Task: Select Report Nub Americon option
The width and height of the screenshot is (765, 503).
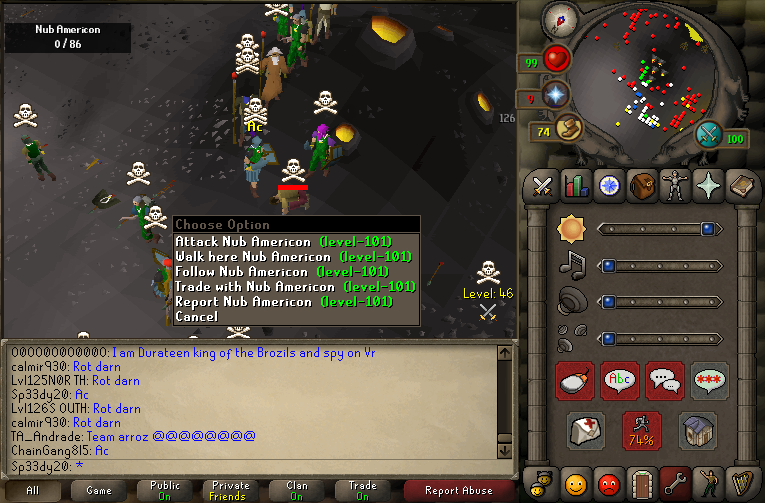Action: point(283,301)
